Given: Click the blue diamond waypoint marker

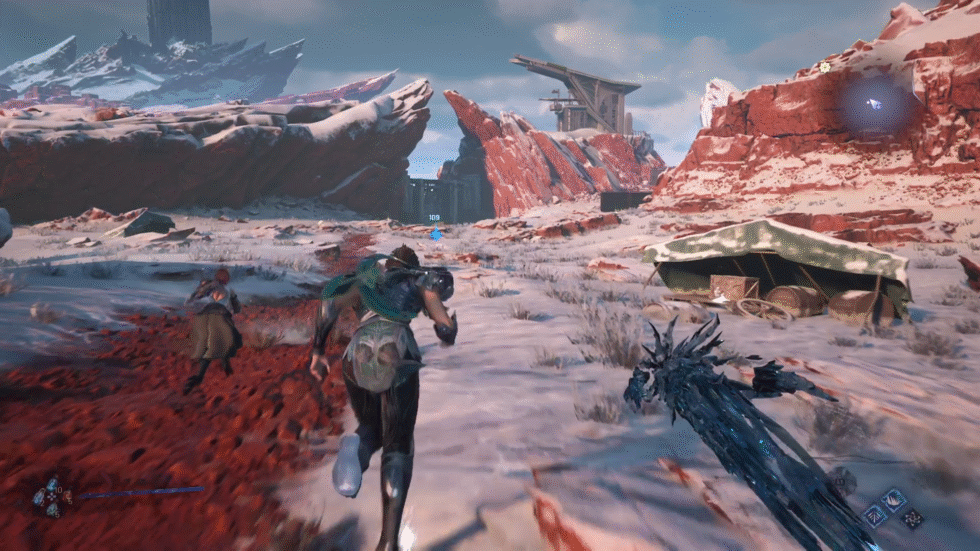Looking at the screenshot, I should (436, 235).
